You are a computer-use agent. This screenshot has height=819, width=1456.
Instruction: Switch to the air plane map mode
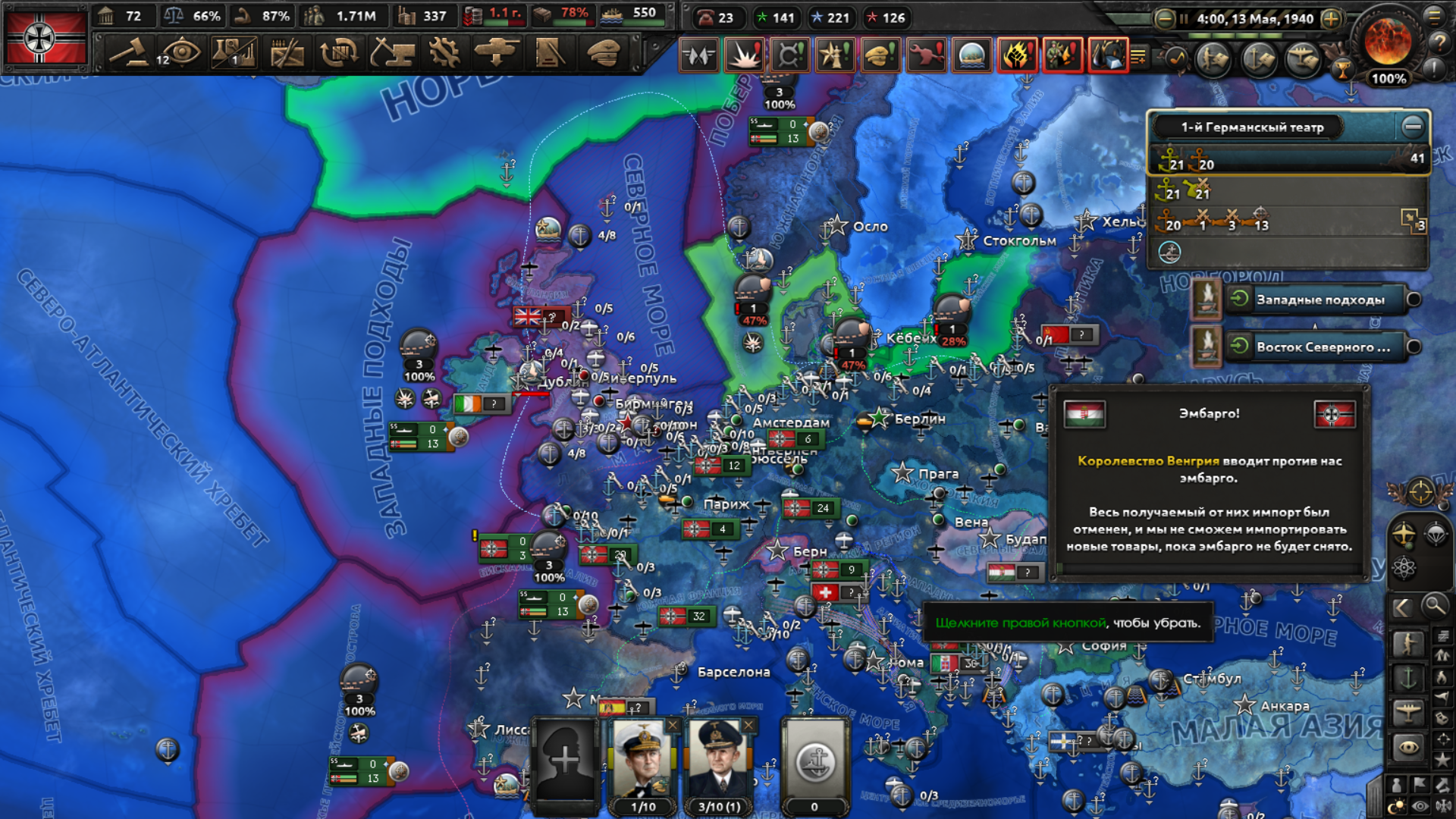tap(1407, 711)
